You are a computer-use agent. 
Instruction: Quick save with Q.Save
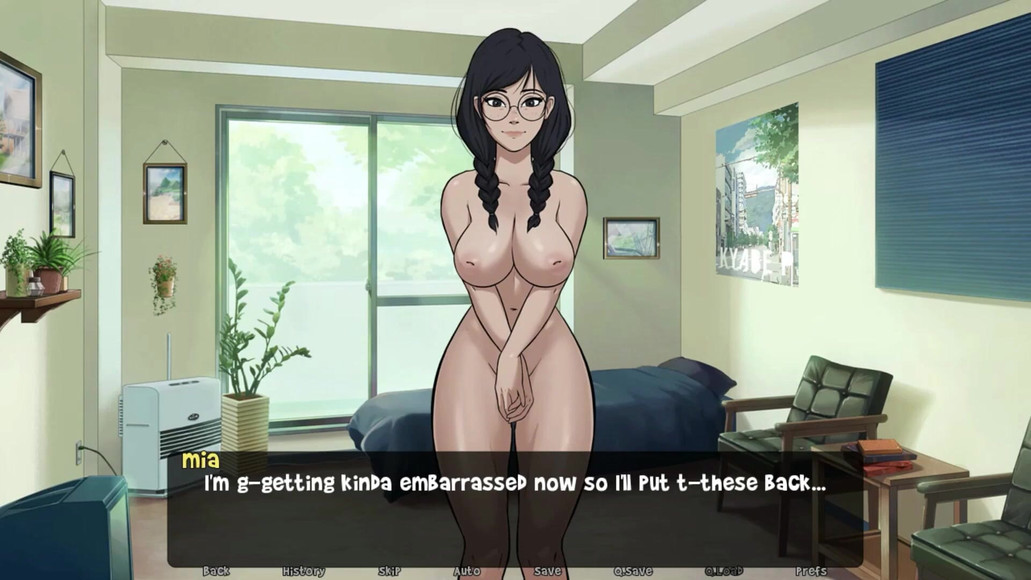pyautogui.click(x=633, y=571)
